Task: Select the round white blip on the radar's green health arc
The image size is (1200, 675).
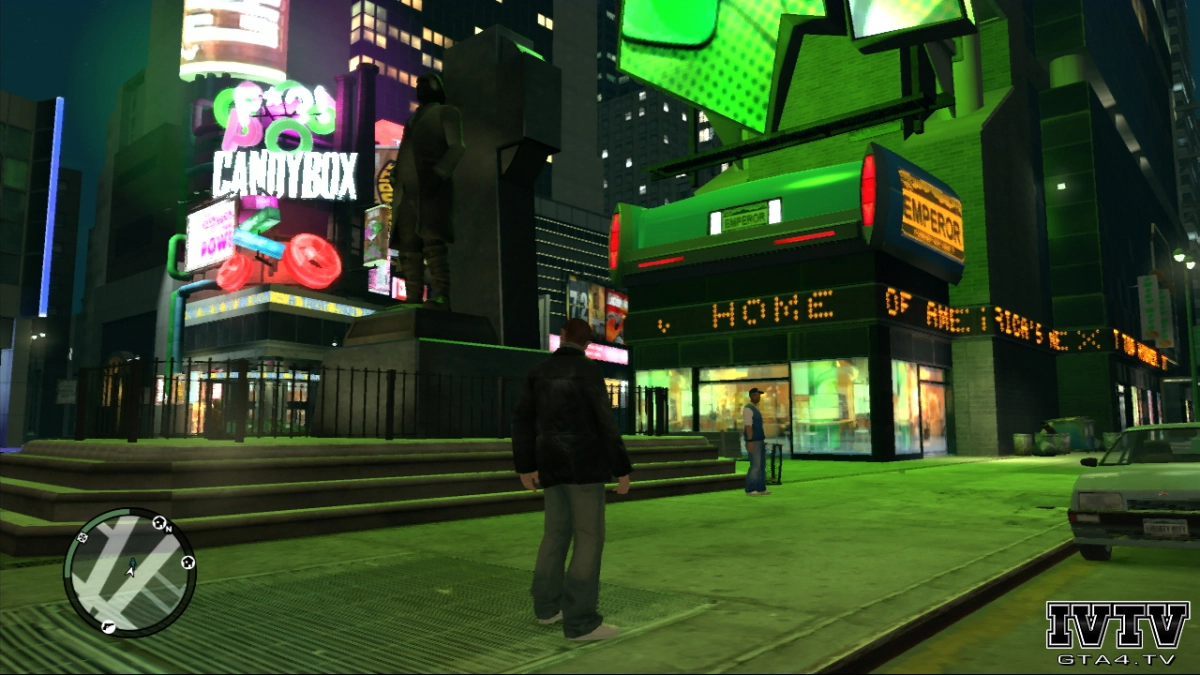Action: (x=82, y=537)
